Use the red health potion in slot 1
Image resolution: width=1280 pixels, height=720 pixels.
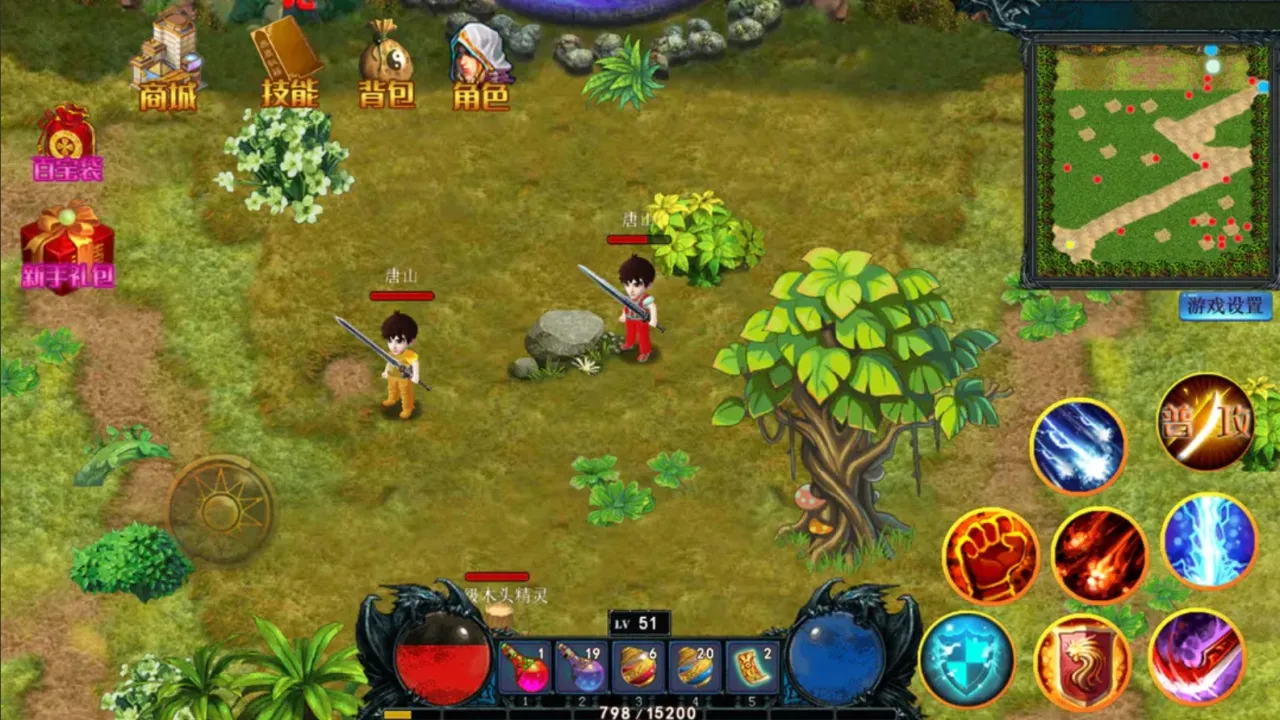(x=523, y=667)
